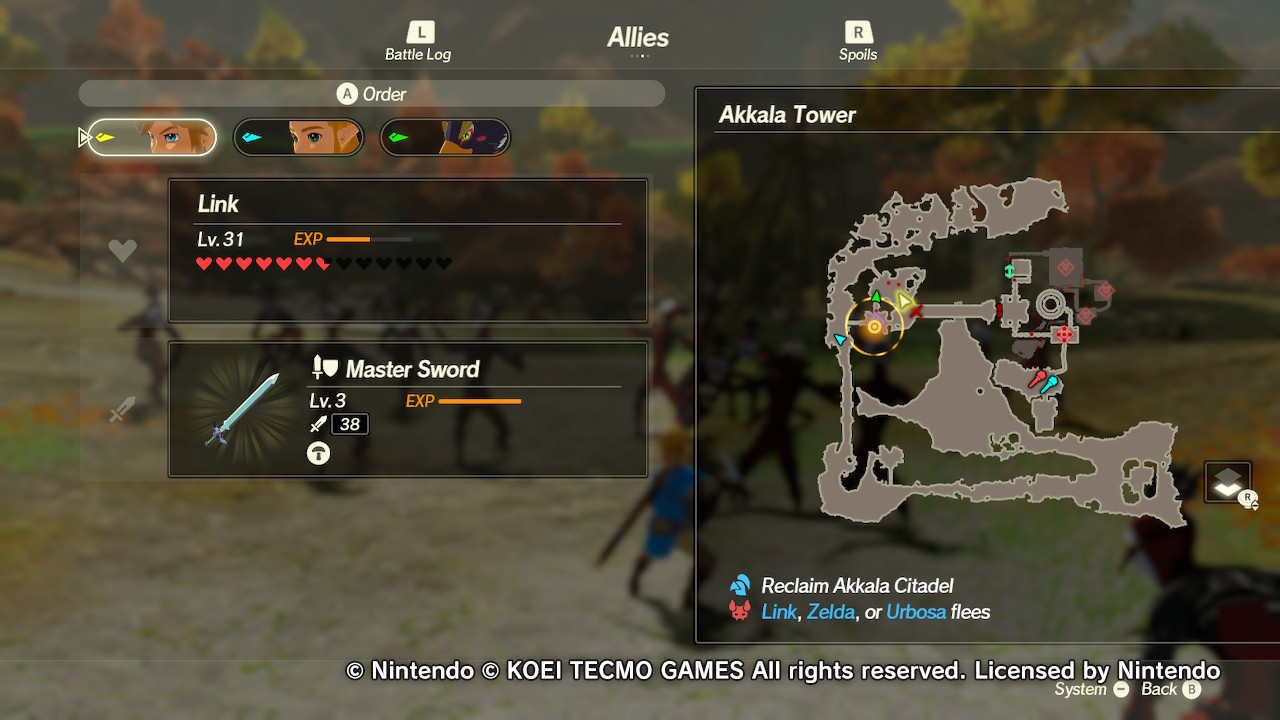Expand the third ally portrait with green arrow
1280x720 pixels.
click(444, 137)
